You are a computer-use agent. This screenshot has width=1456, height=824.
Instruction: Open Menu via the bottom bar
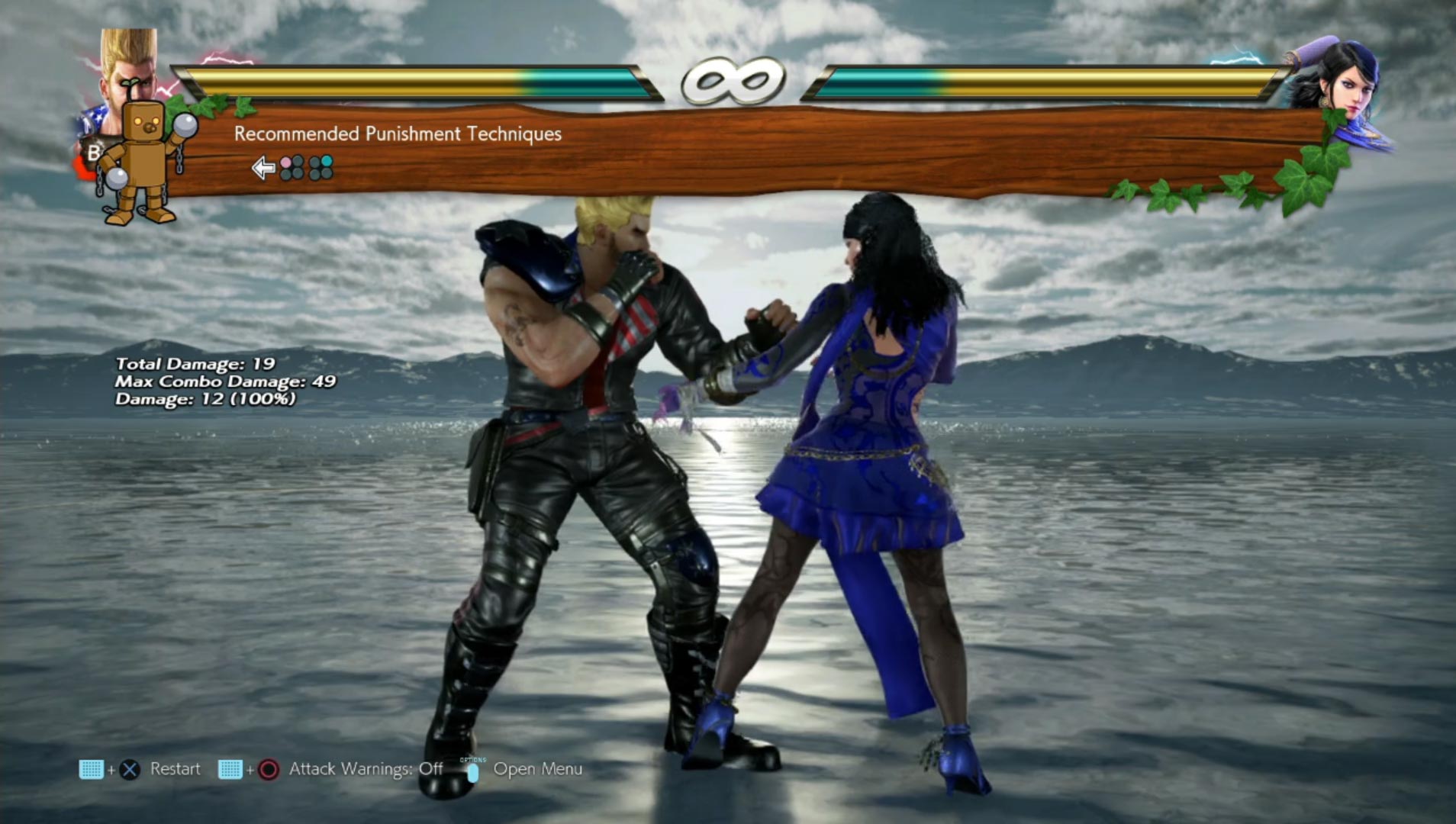click(538, 769)
